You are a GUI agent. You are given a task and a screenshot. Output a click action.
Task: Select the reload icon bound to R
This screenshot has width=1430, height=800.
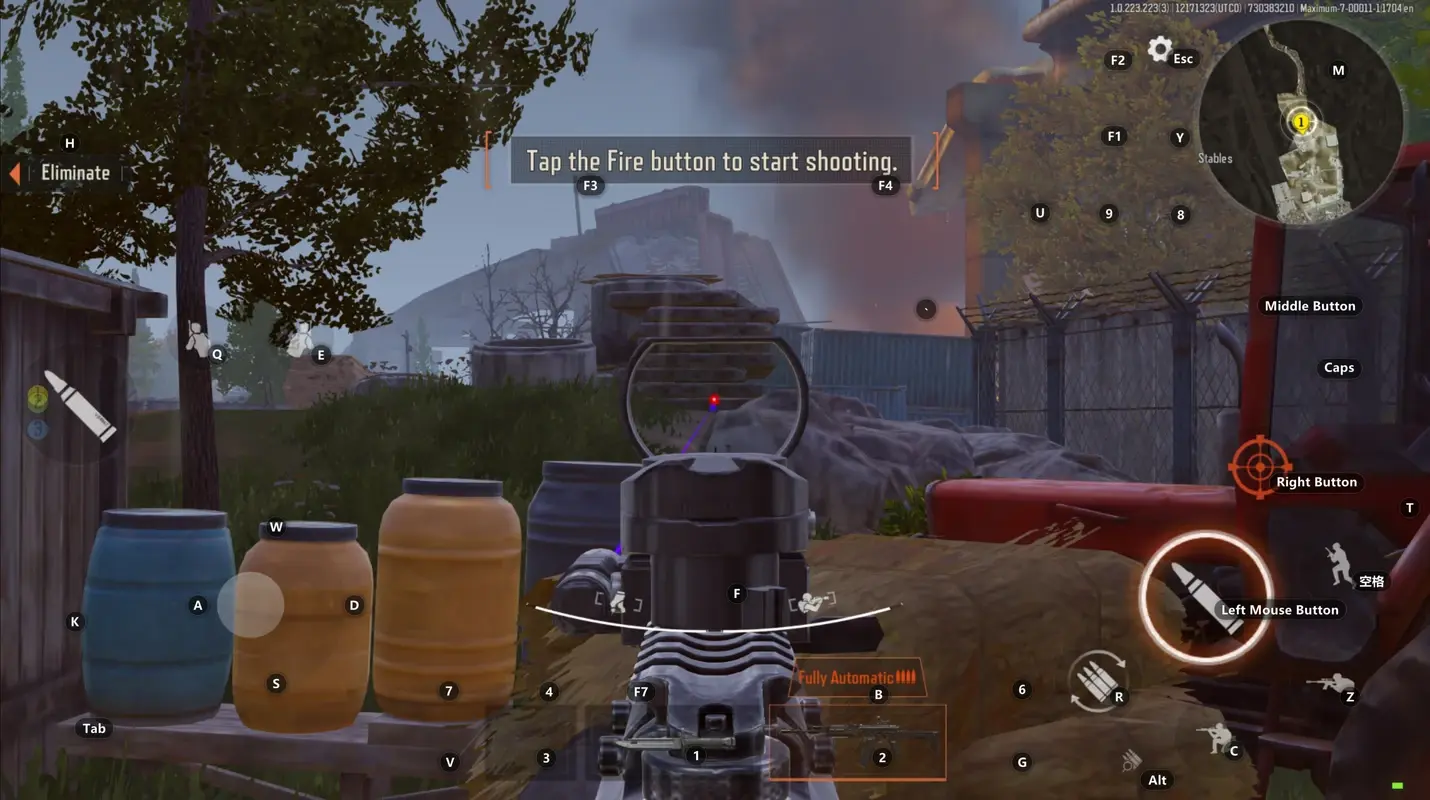pyautogui.click(x=1098, y=679)
